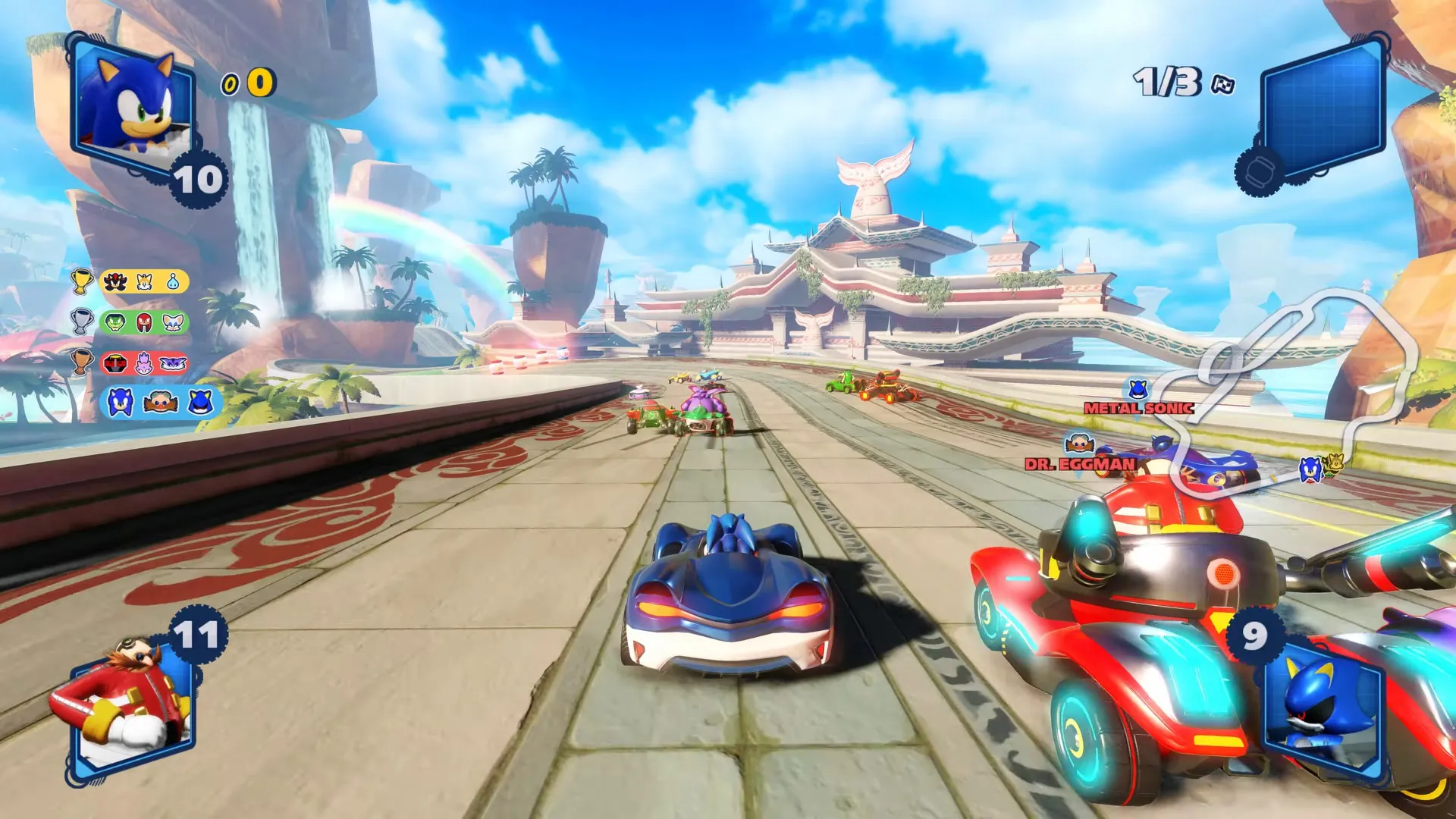The height and width of the screenshot is (819, 1456).
Task: Click the Knuckles icon in the green team bar
Action: pyautogui.click(x=143, y=323)
